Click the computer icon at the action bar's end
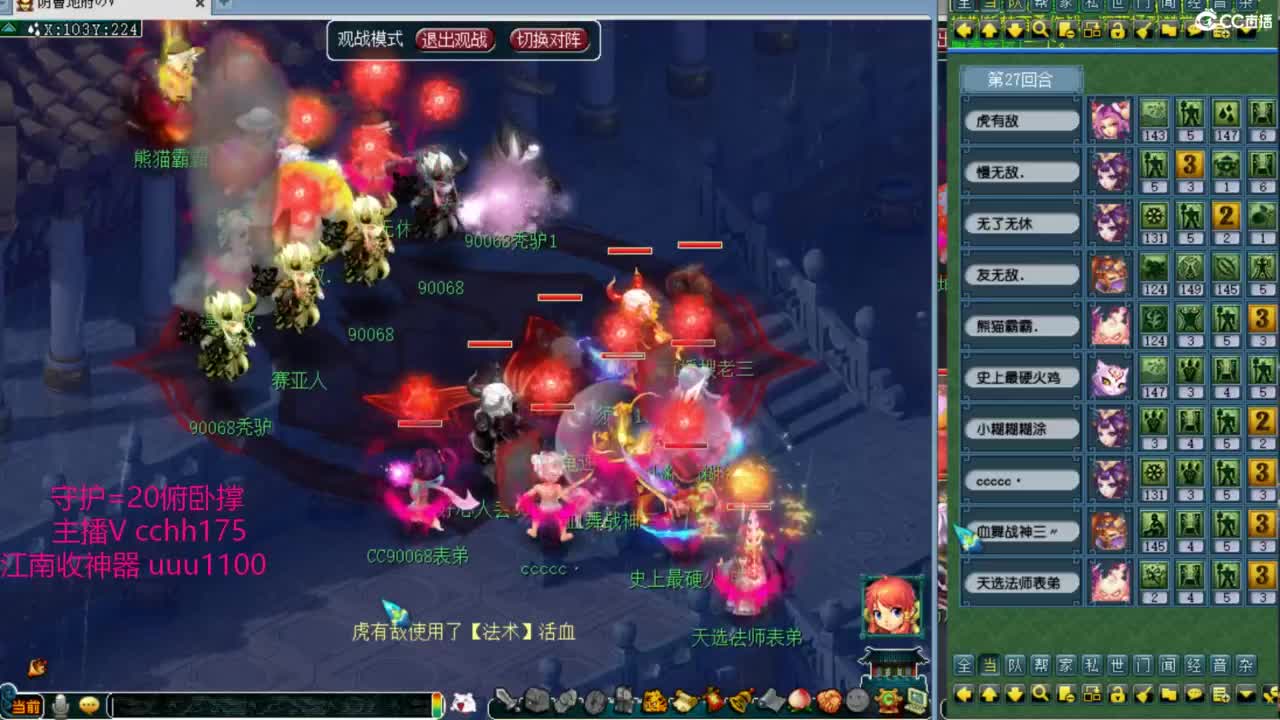This screenshot has height=720, width=1280. 915,700
